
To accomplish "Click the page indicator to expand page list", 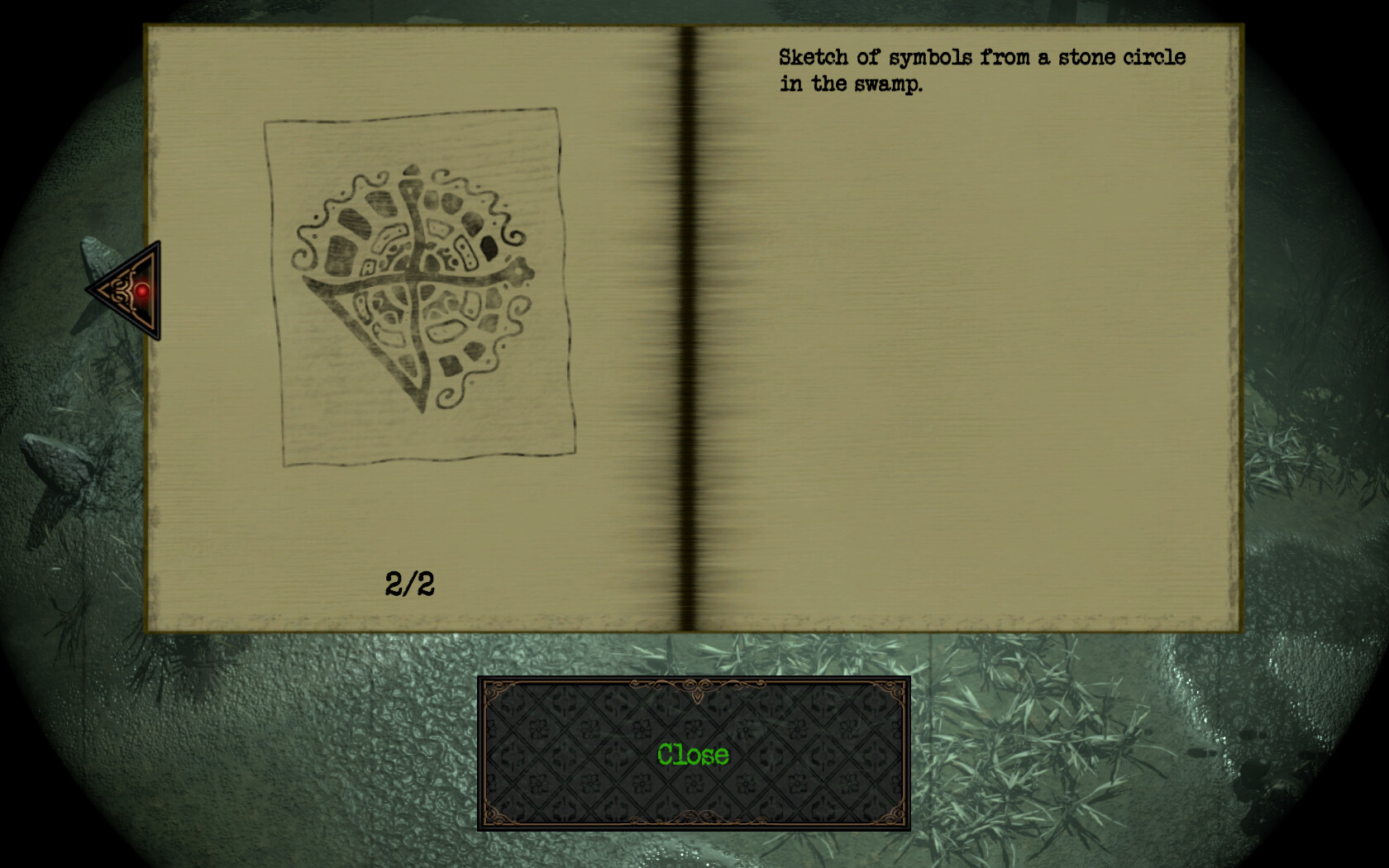I will (411, 583).
